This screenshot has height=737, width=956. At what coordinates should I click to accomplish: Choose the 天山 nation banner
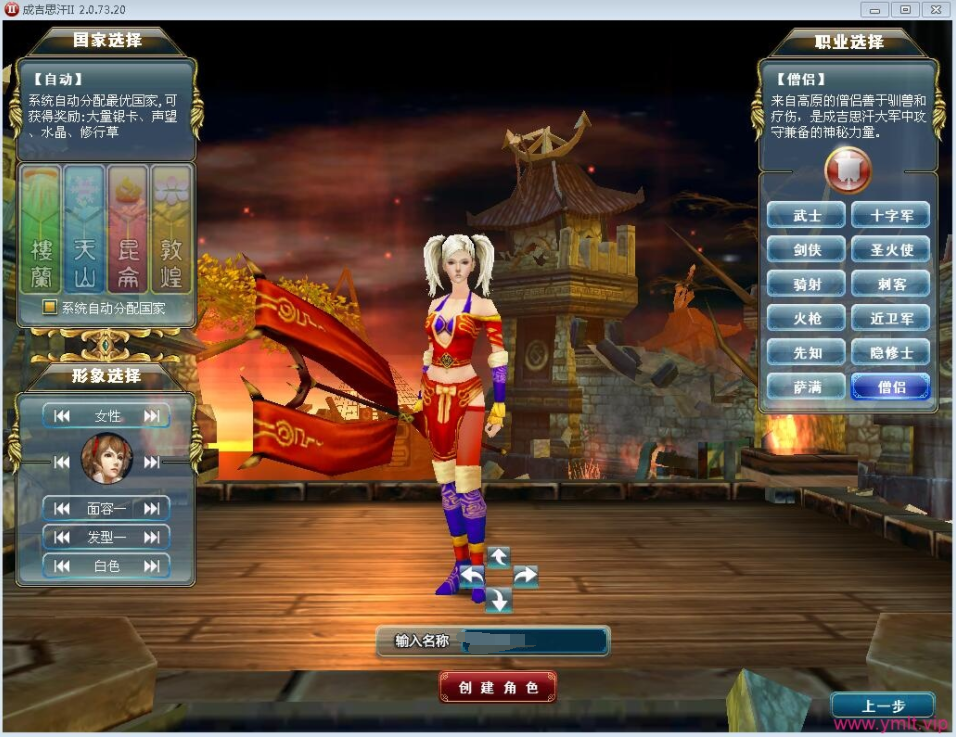click(x=84, y=229)
